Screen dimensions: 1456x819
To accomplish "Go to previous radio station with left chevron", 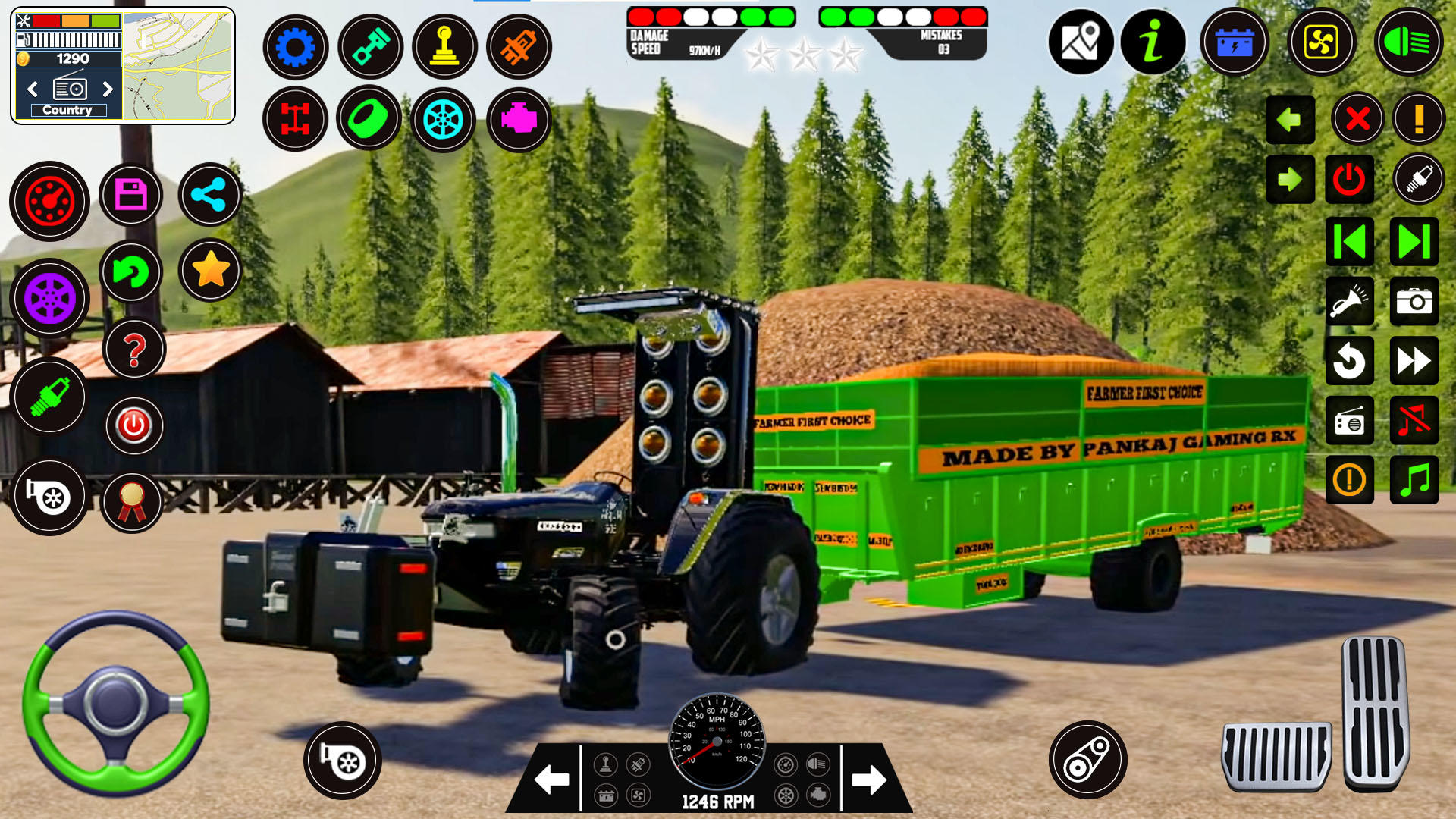I will (x=32, y=89).
